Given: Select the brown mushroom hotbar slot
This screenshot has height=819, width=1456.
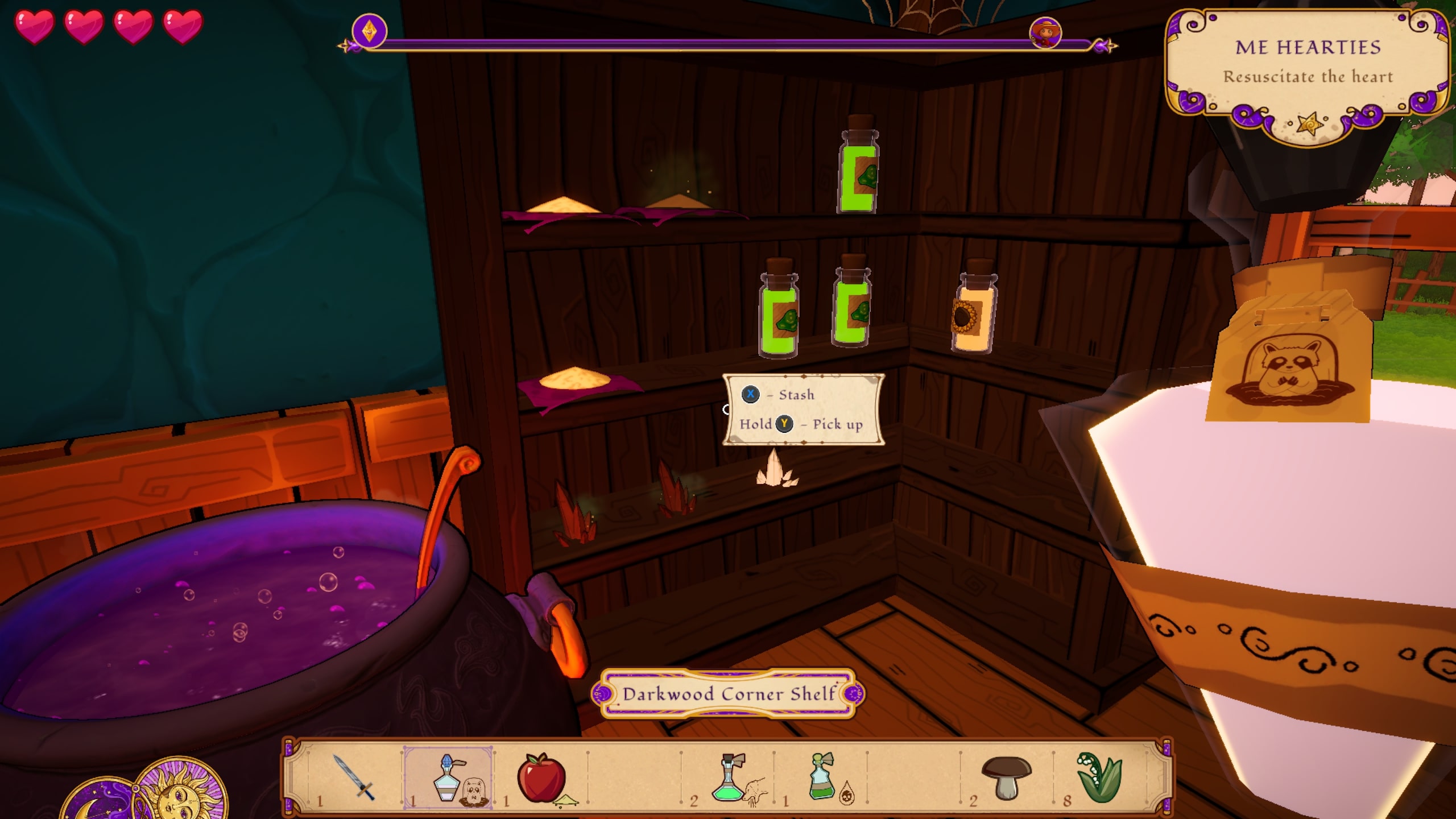Looking at the screenshot, I should pyautogui.click(x=1006, y=777).
